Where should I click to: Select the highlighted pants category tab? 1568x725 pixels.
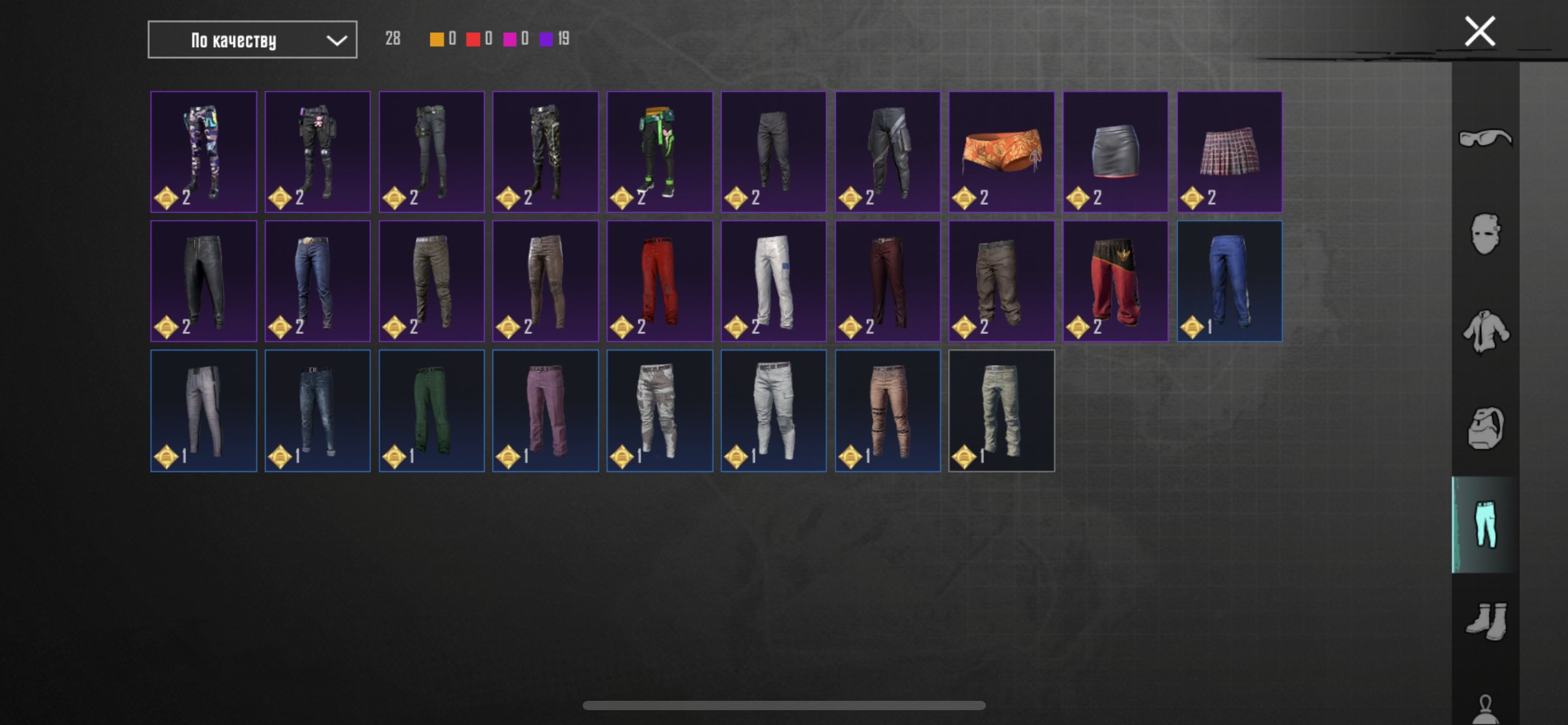tap(1485, 525)
